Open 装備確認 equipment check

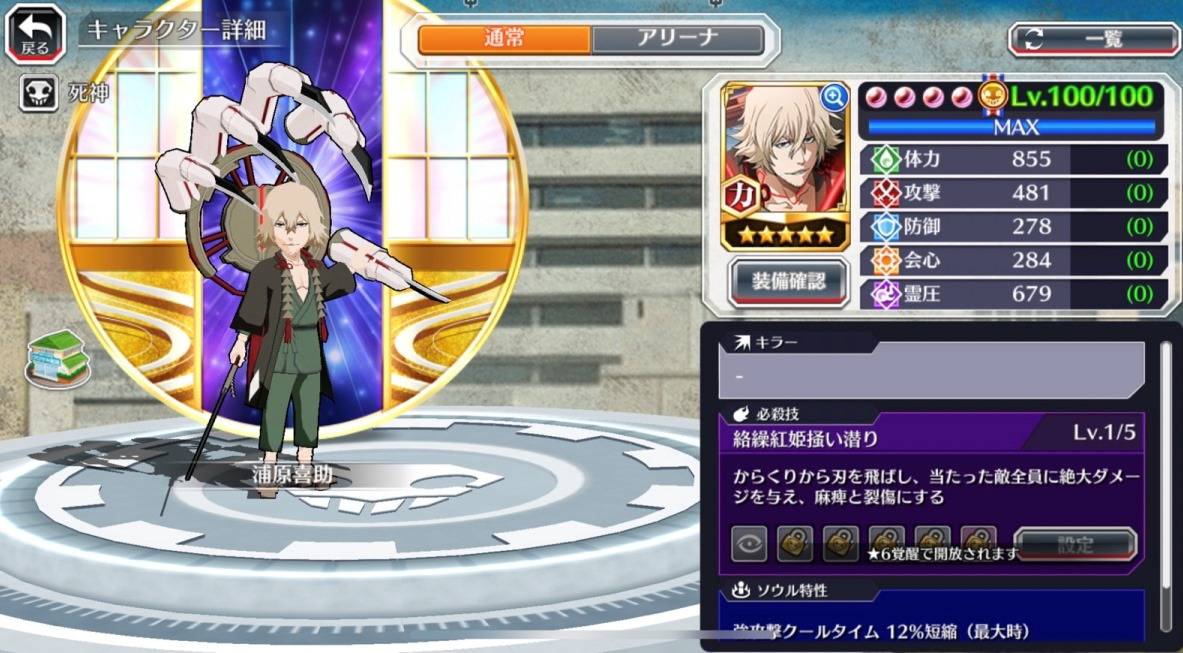tap(788, 282)
